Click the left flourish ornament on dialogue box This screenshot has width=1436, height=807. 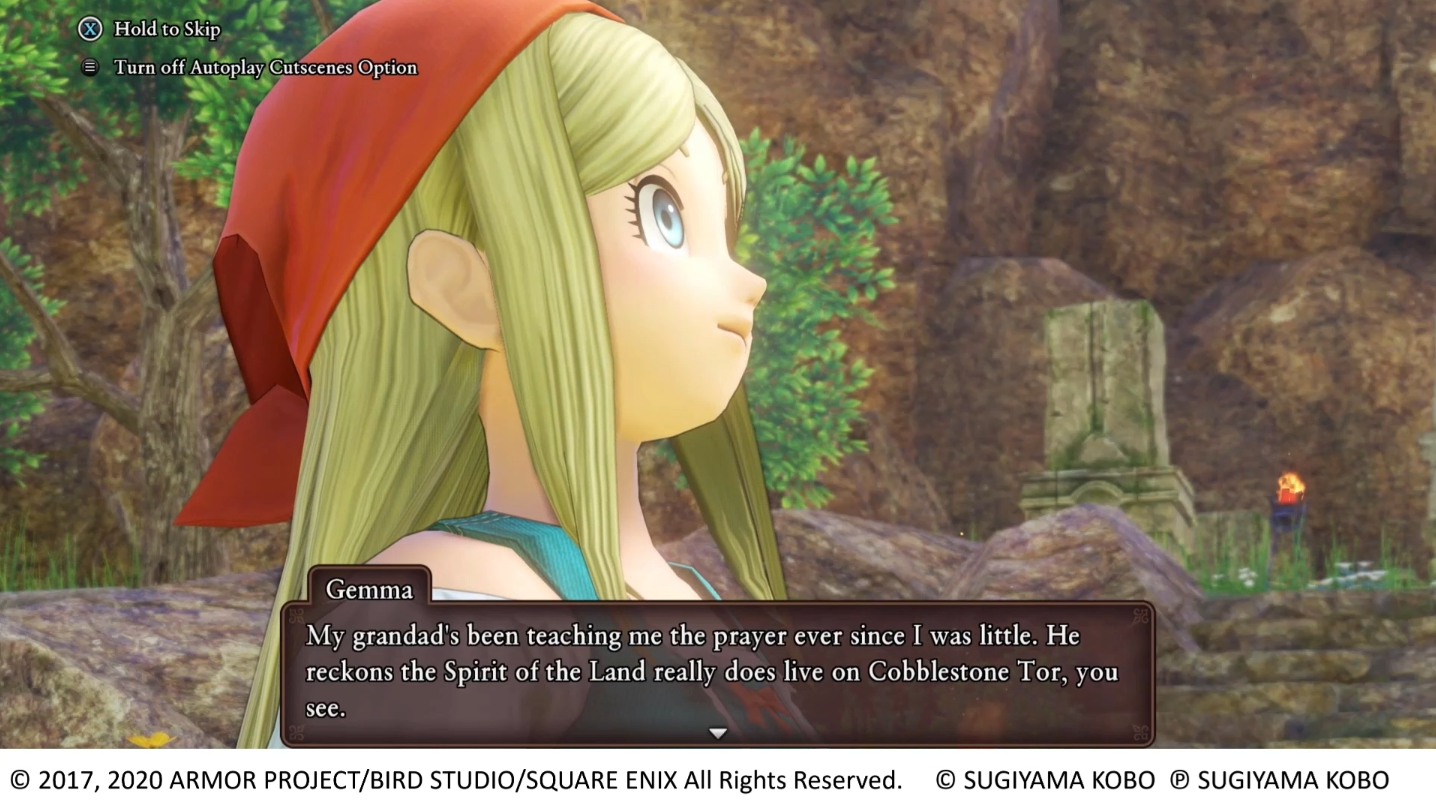[297, 616]
